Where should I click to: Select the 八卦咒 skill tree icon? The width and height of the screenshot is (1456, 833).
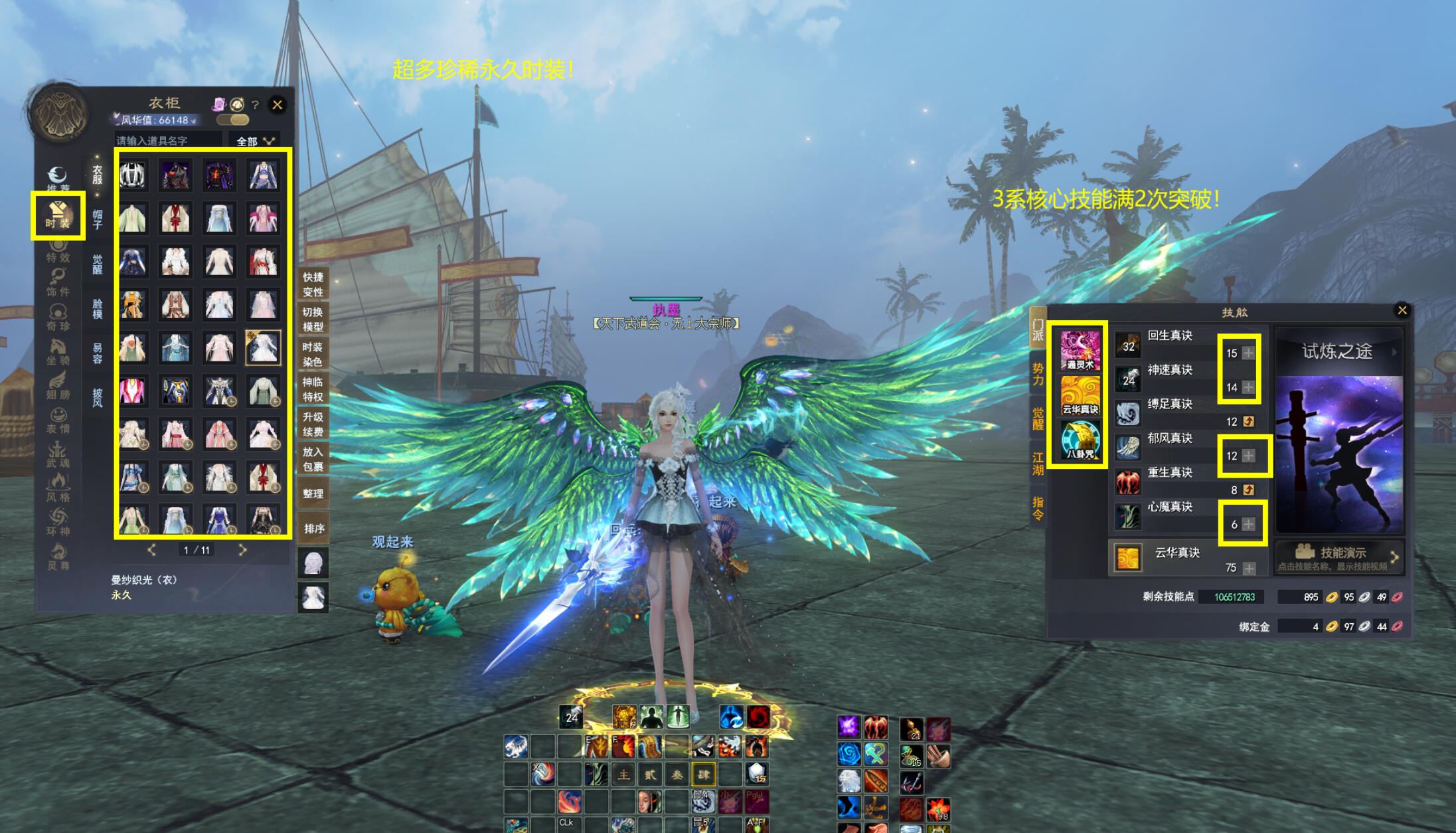[1080, 440]
